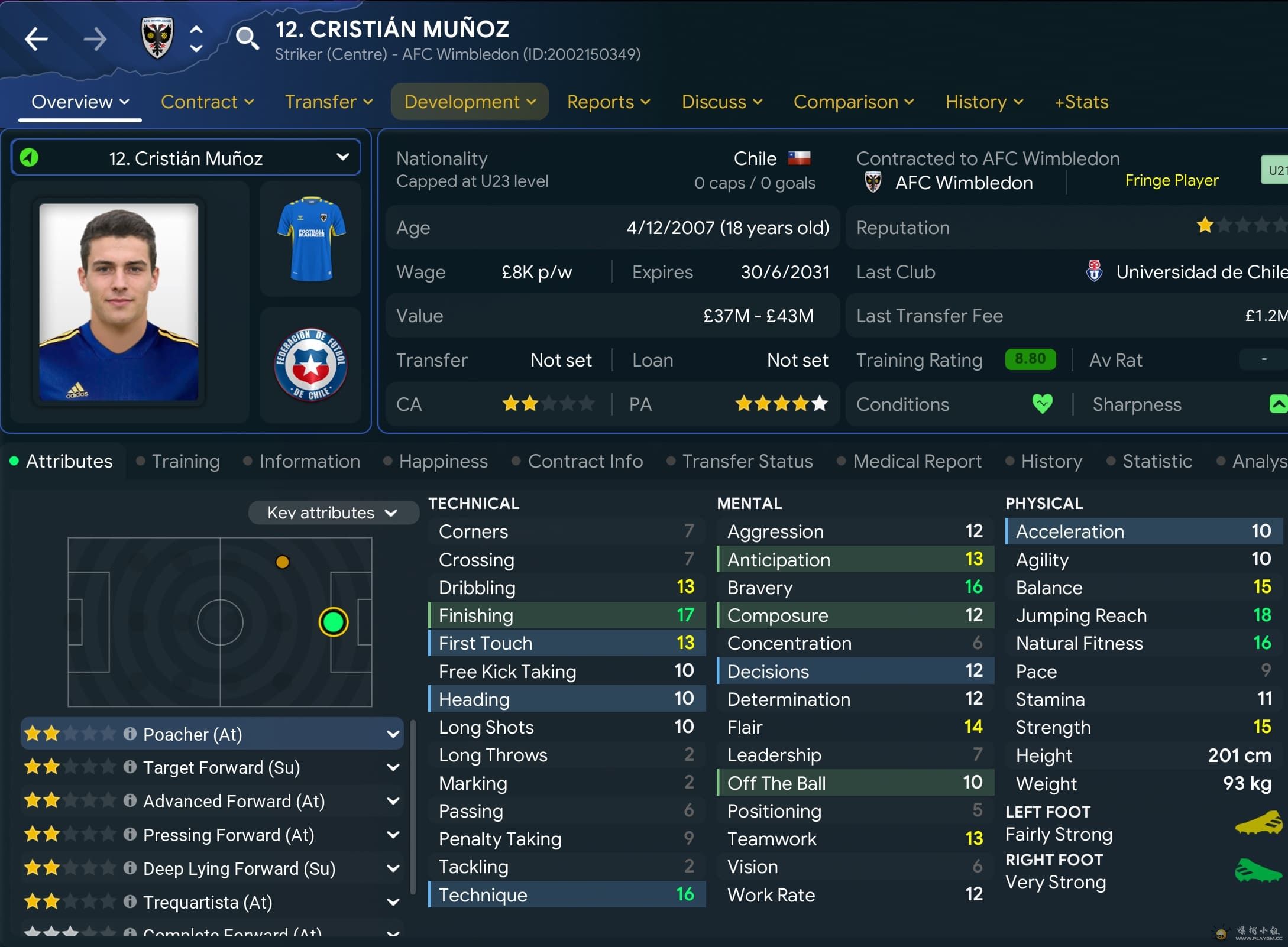
Task: Select the Target Forward (Su) role
Action: [221, 767]
